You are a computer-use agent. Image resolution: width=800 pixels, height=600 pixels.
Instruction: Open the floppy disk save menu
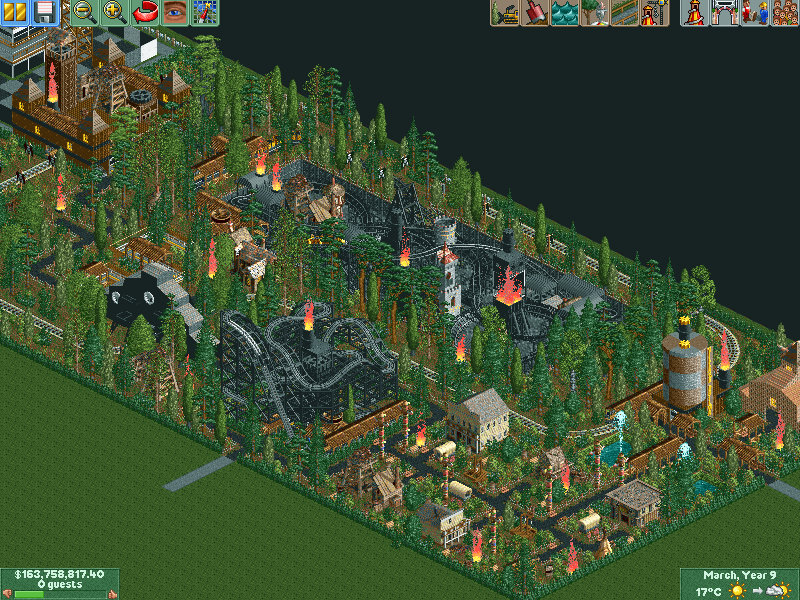pos(44,13)
